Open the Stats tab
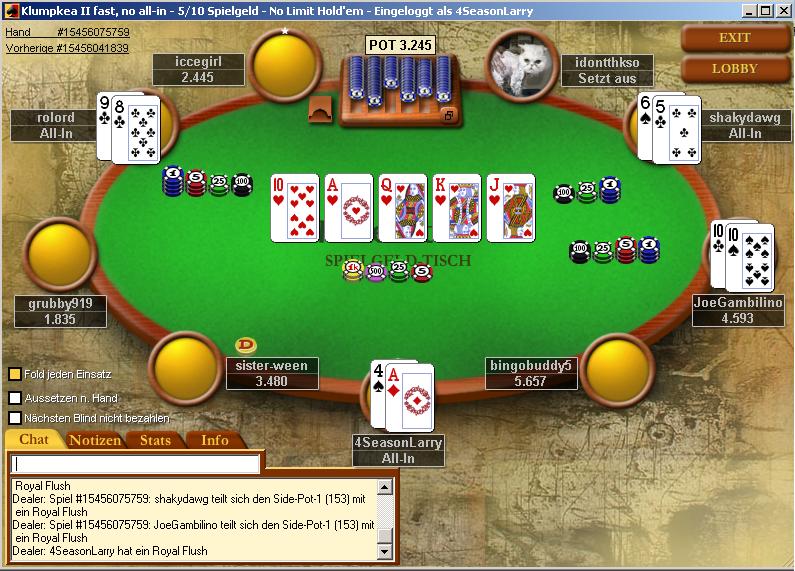The height and width of the screenshot is (571, 795). click(x=155, y=440)
